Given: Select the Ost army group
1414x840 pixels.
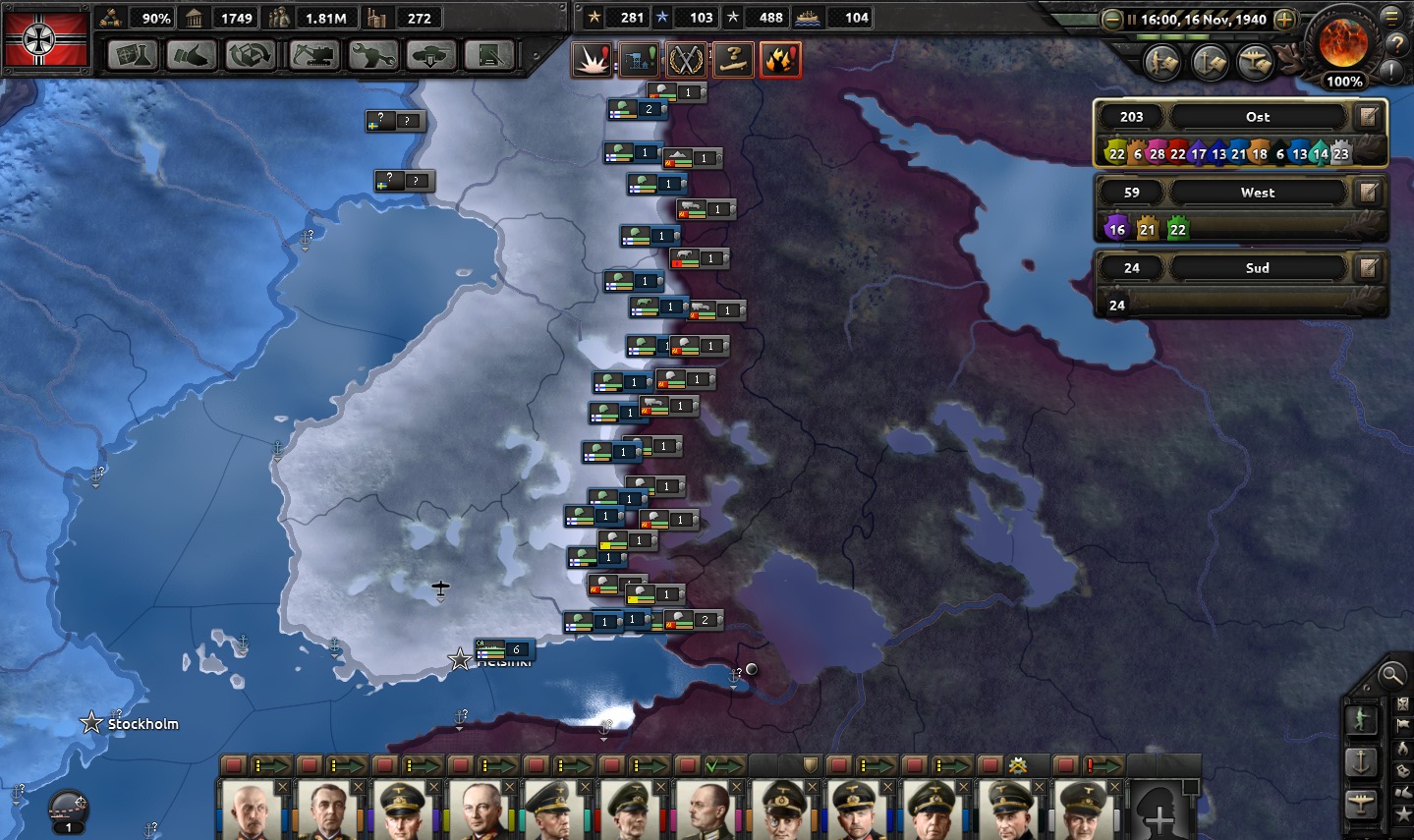Looking at the screenshot, I should point(1257,117).
